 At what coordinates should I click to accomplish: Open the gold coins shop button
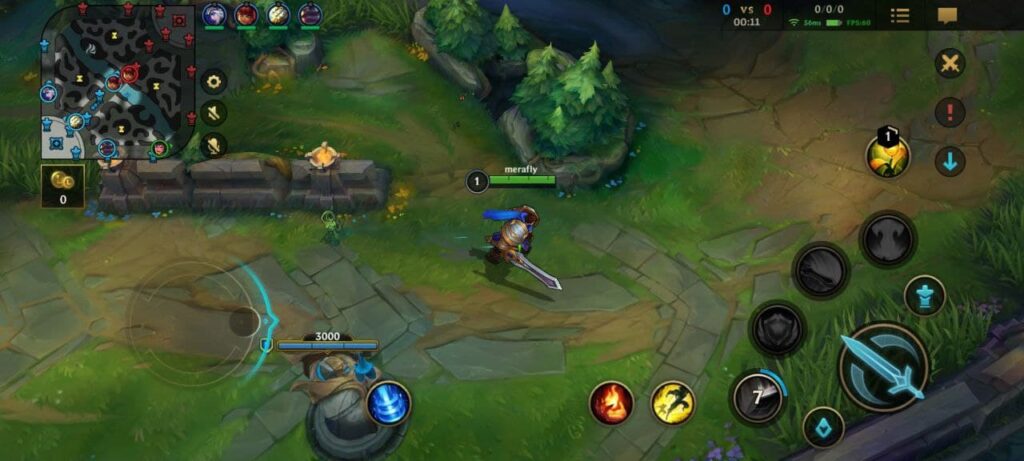pyautogui.click(x=62, y=185)
